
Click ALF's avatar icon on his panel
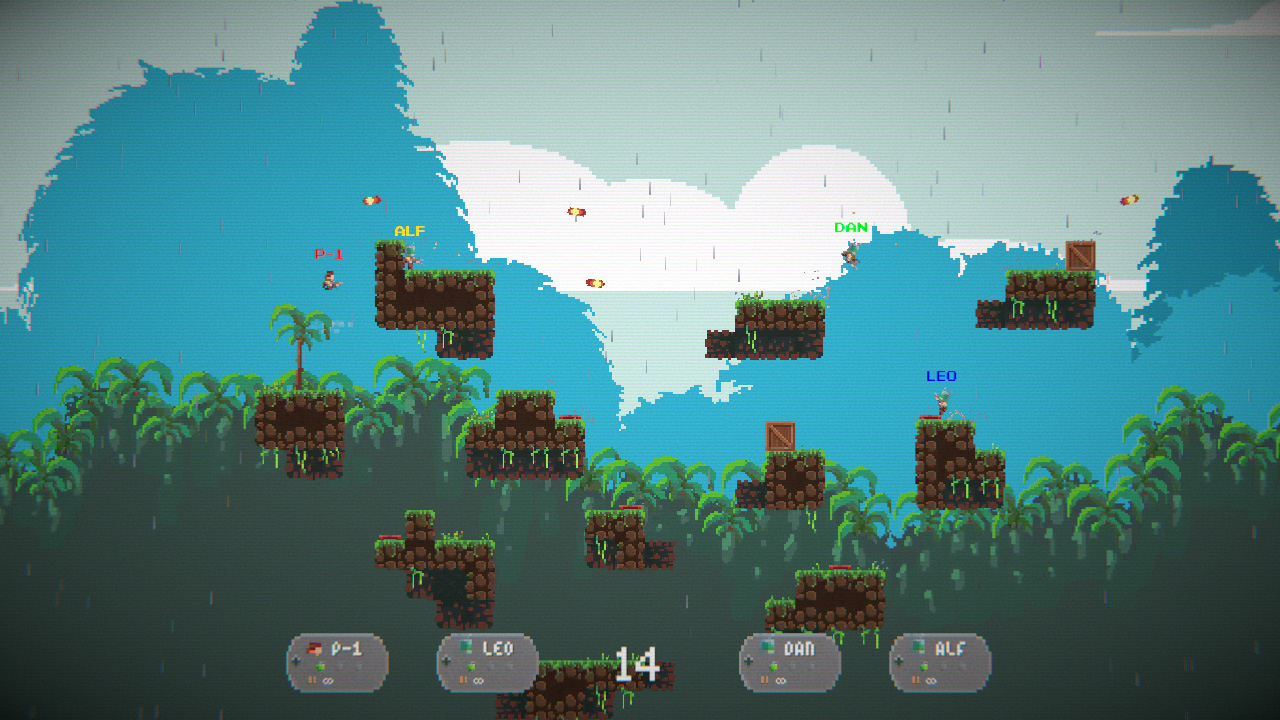coord(918,644)
